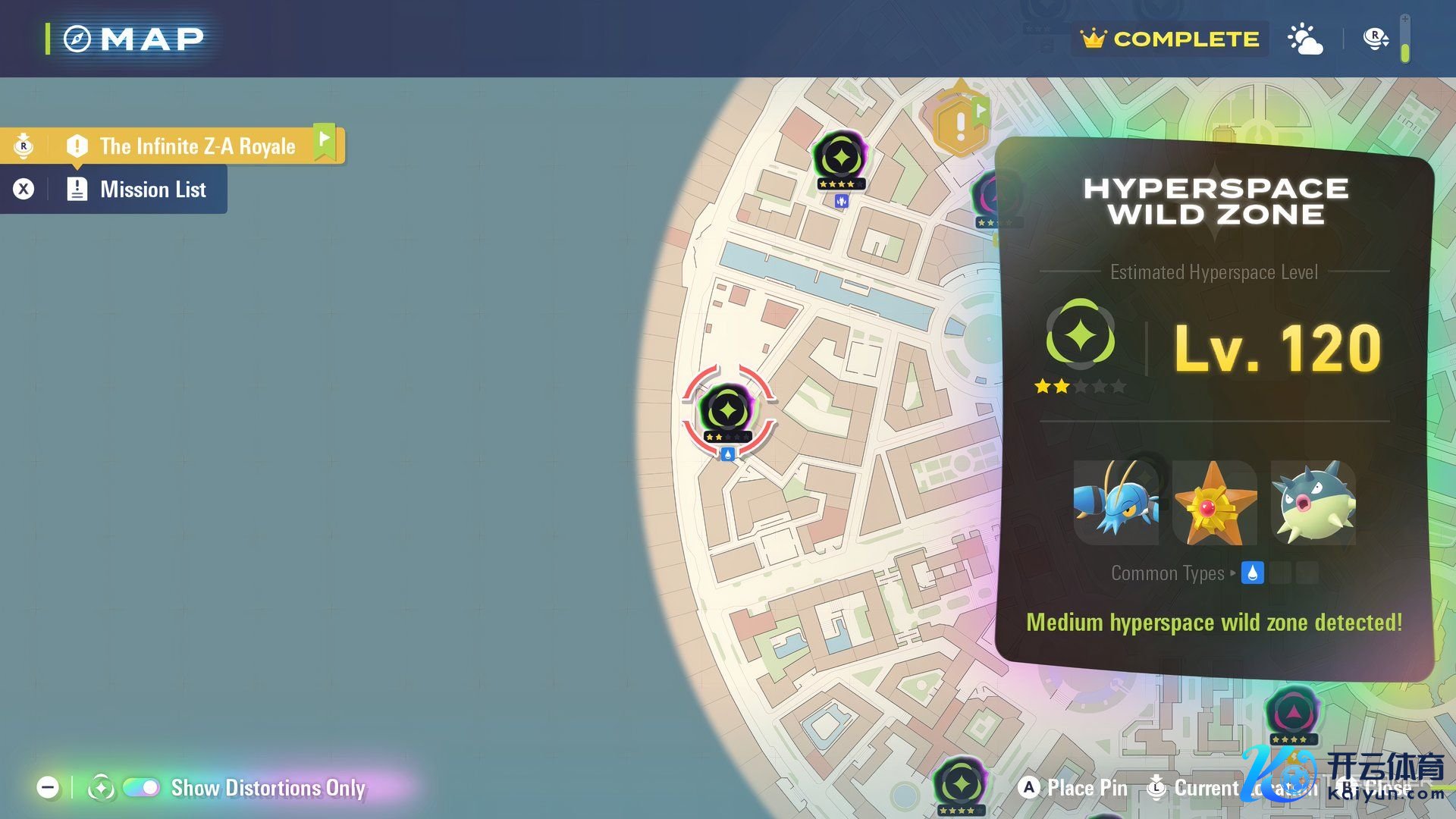The image size is (1456, 819).
Task: Open The Infinite Z-A Royale mission tracker
Action: [x=196, y=146]
